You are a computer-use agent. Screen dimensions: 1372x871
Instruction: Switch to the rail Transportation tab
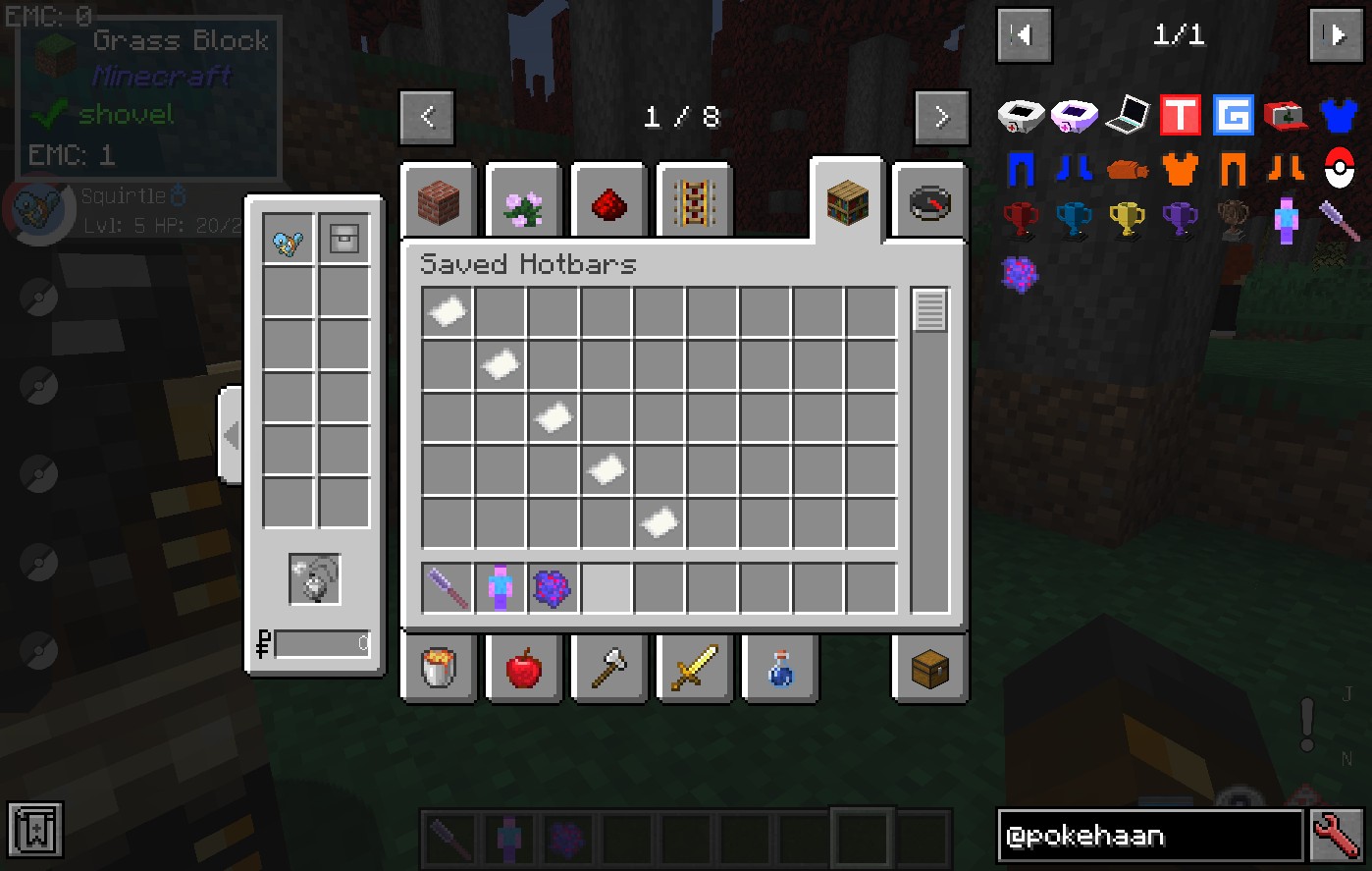(695, 203)
